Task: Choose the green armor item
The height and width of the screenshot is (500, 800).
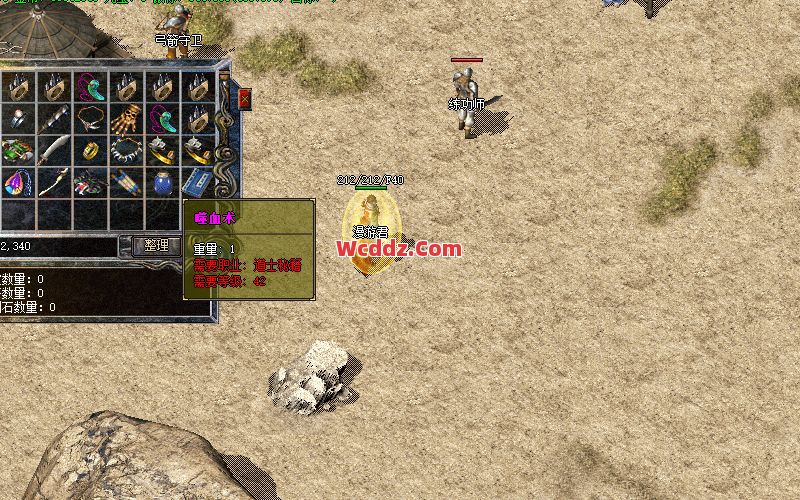Action: point(18,150)
